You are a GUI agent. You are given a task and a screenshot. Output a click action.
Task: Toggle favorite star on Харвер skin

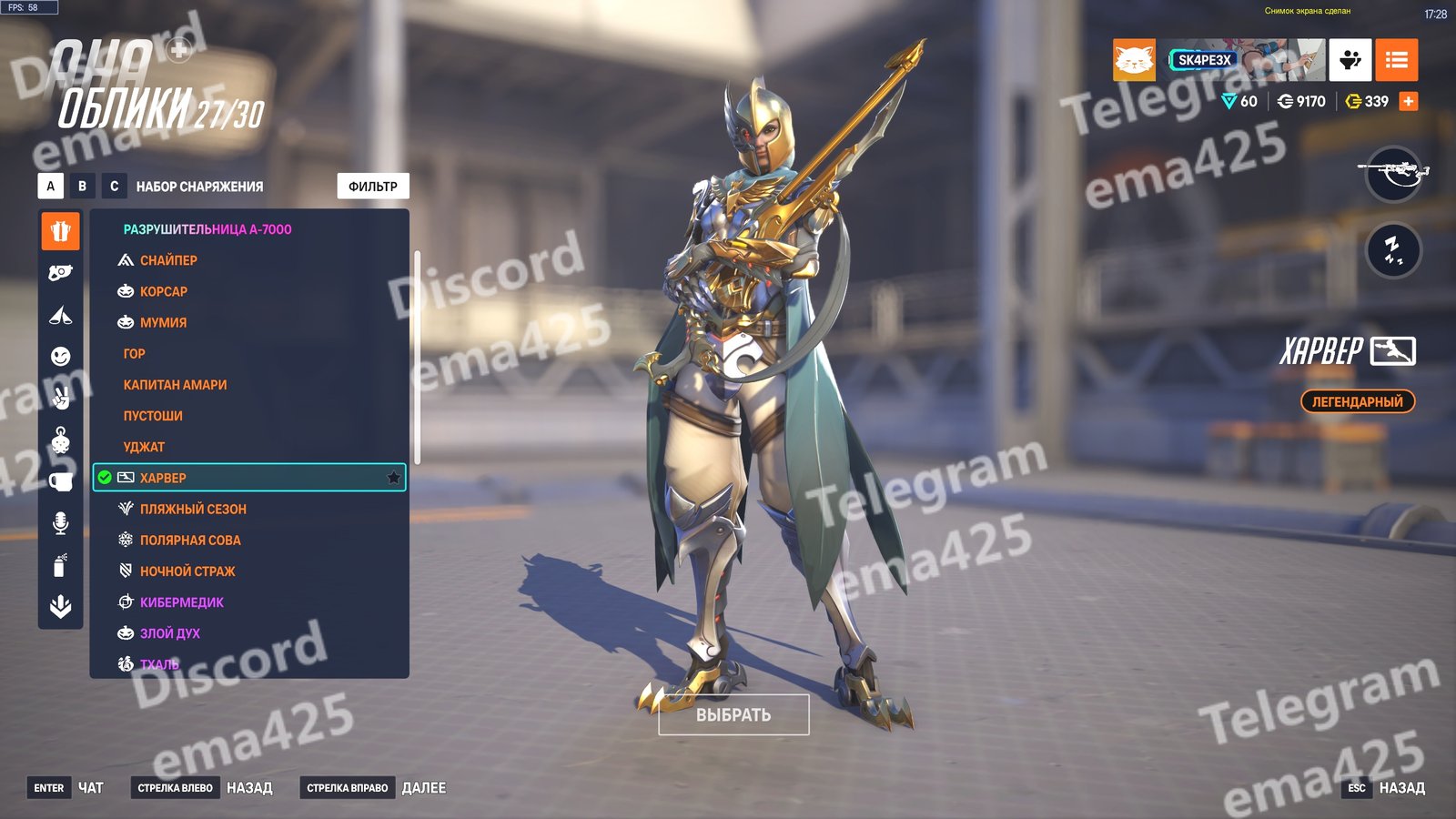[x=393, y=478]
